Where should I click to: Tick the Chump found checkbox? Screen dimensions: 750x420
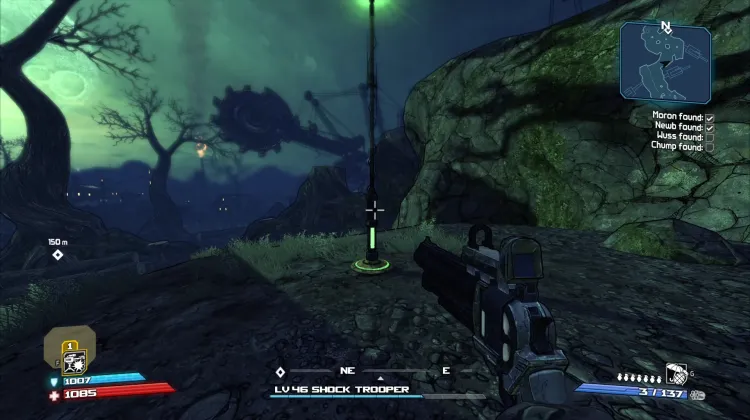coord(709,147)
